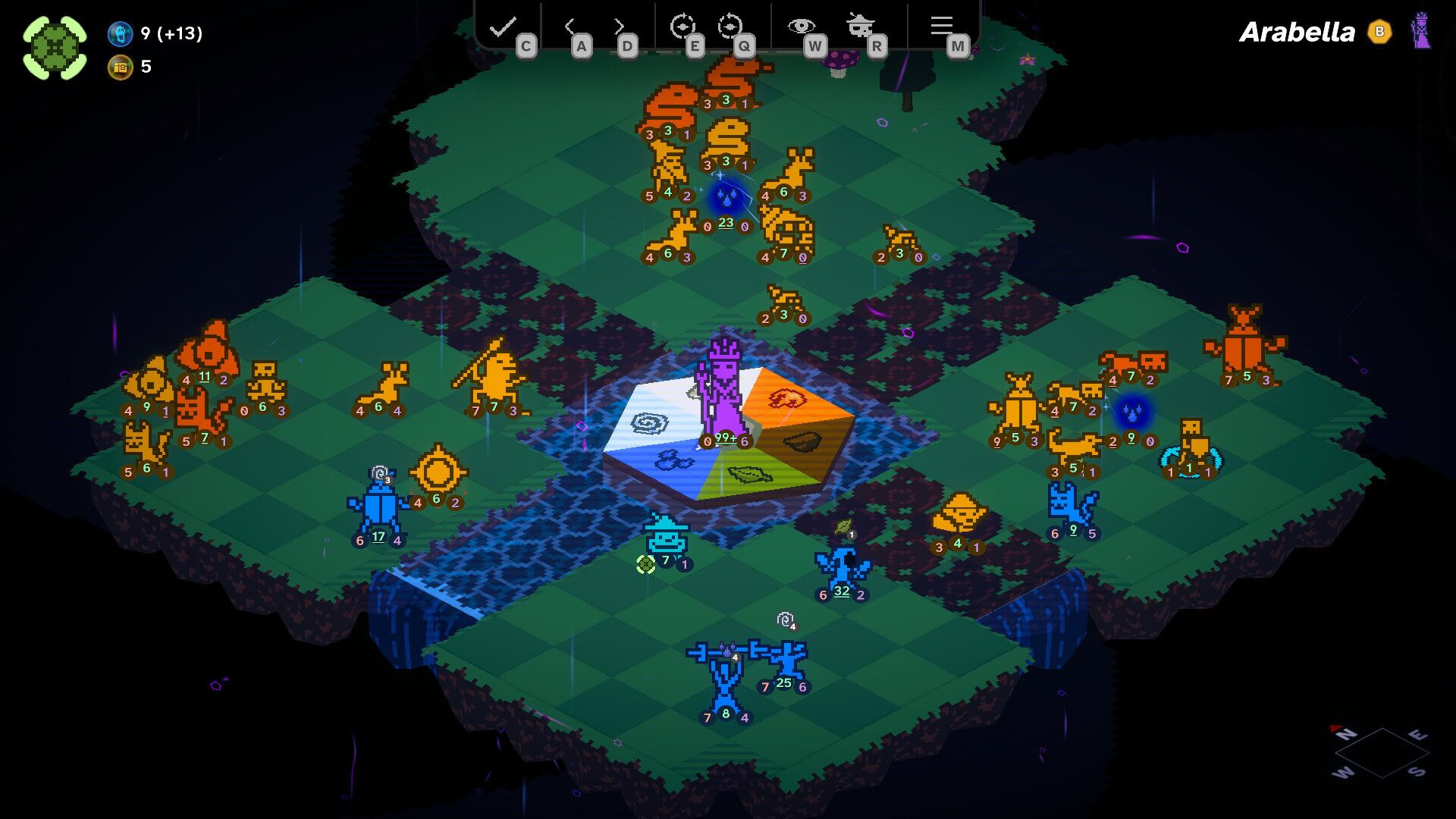Click the B coin badge beside Arabella

click(1380, 33)
